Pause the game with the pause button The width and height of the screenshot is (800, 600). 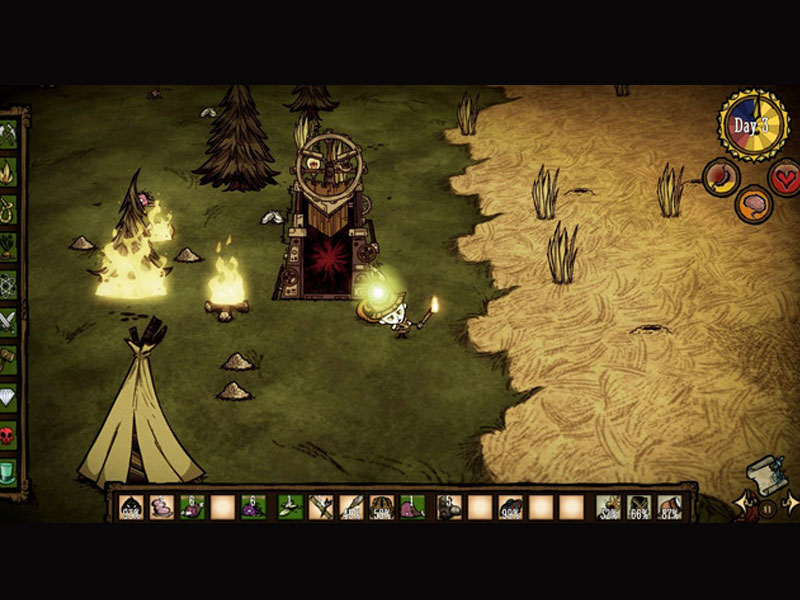tap(767, 508)
